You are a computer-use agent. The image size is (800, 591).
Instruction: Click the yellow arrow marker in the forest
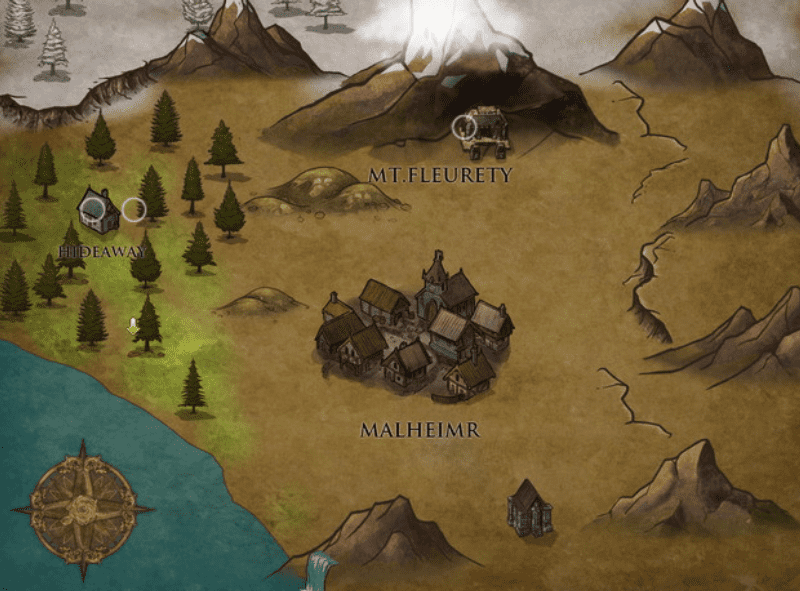[132, 325]
